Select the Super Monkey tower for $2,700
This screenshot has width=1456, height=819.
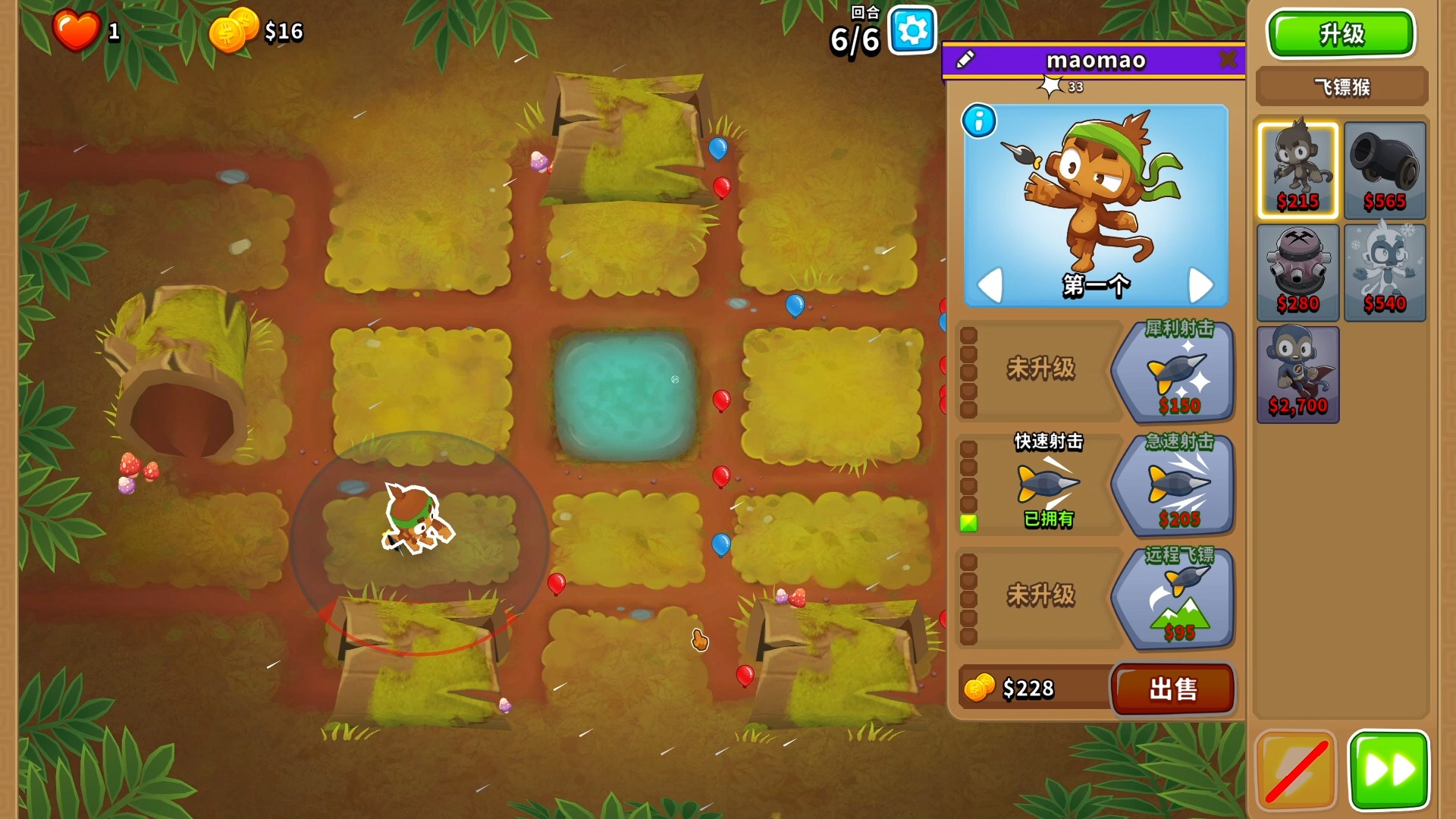(1298, 375)
